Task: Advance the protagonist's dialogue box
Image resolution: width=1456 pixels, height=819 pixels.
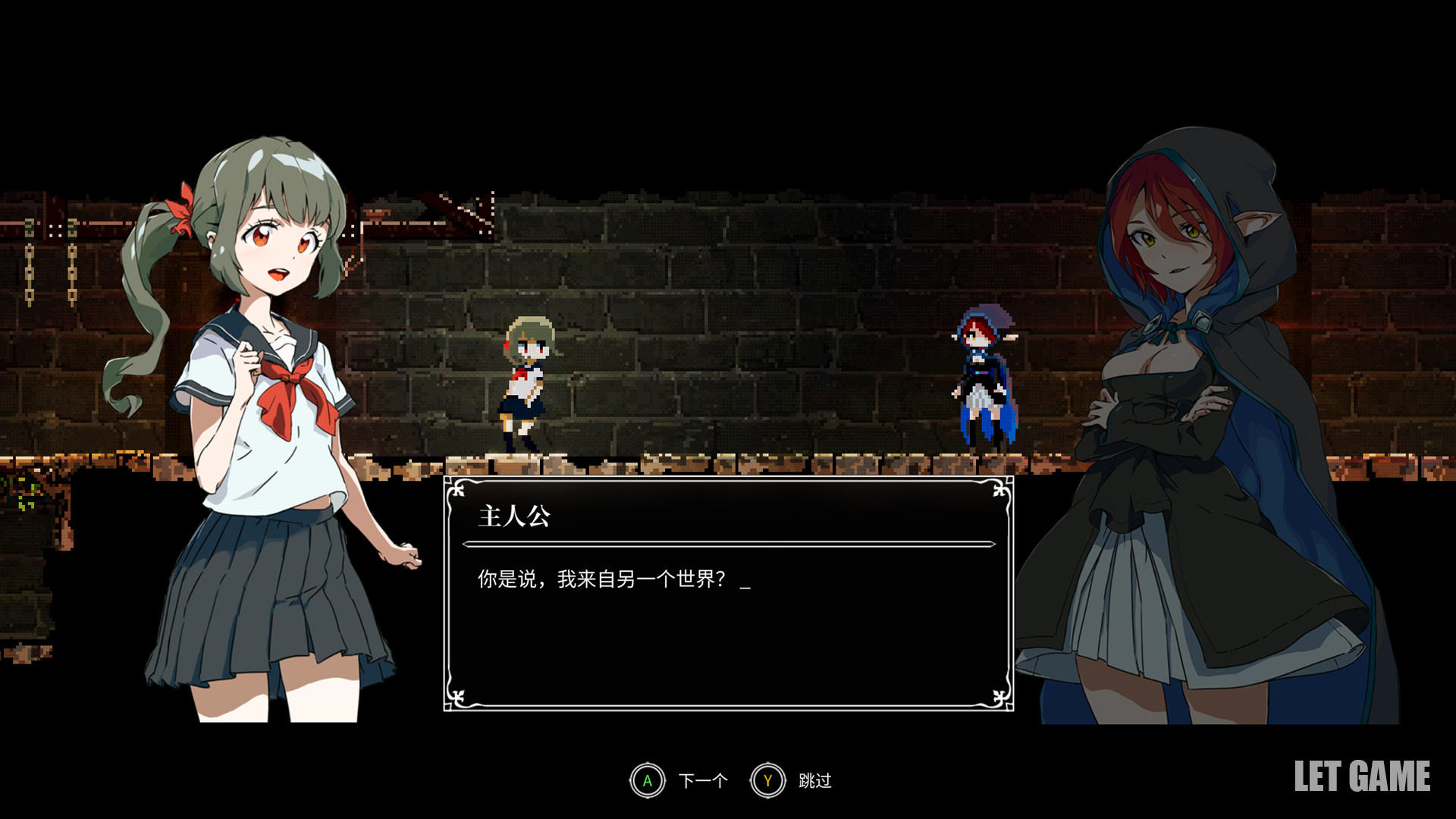Action: coord(648,780)
